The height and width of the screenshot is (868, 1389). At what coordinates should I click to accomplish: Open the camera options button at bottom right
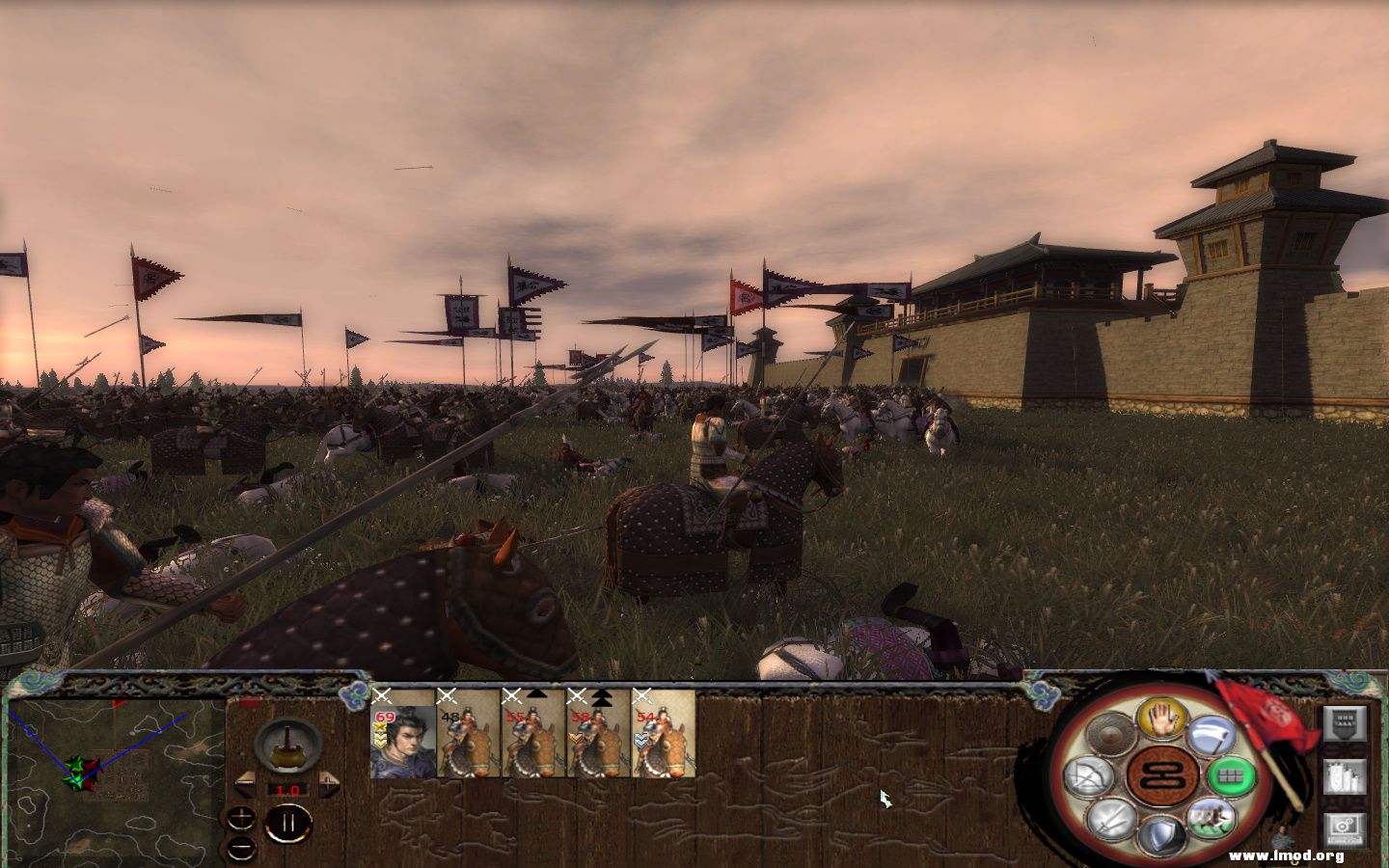pyautogui.click(x=1346, y=827)
